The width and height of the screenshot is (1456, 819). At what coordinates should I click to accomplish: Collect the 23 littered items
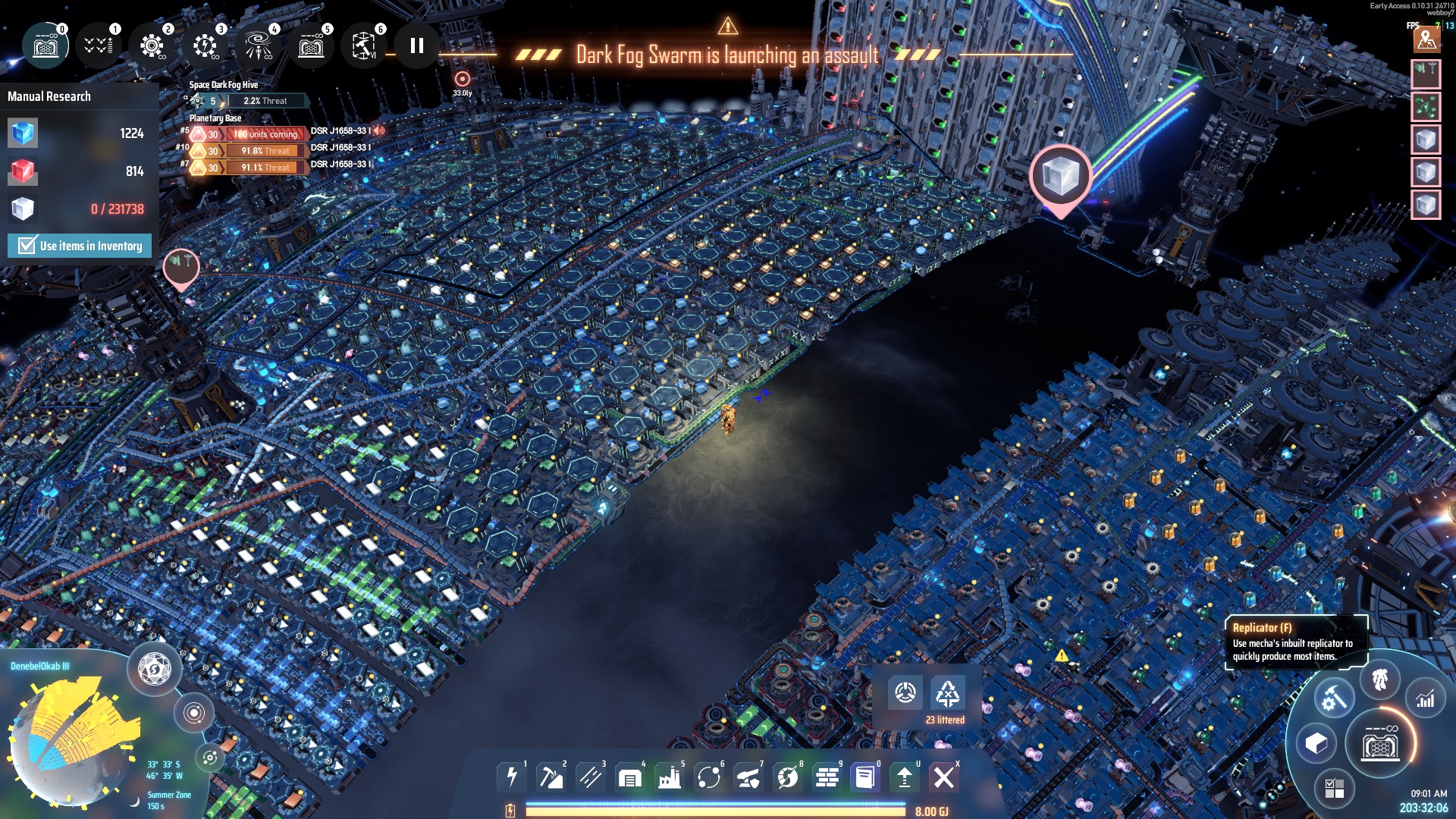click(x=947, y=694)
